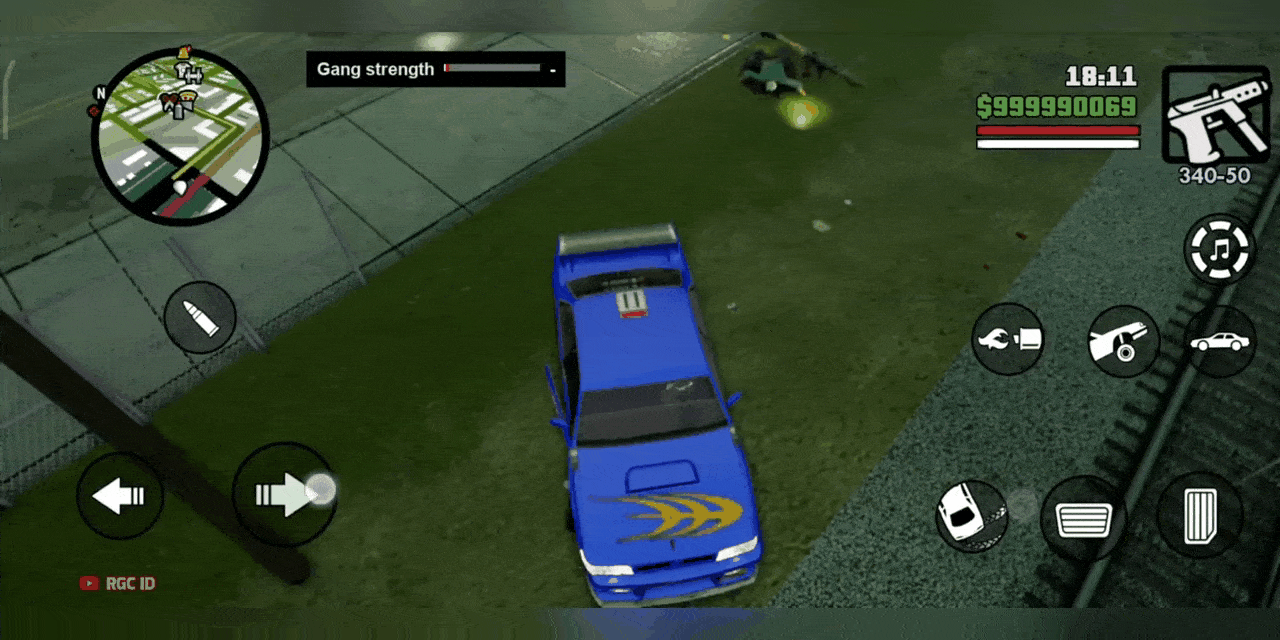1280x640 pixels.
Task: Open the radar minimap
Action: click(180, 137)
